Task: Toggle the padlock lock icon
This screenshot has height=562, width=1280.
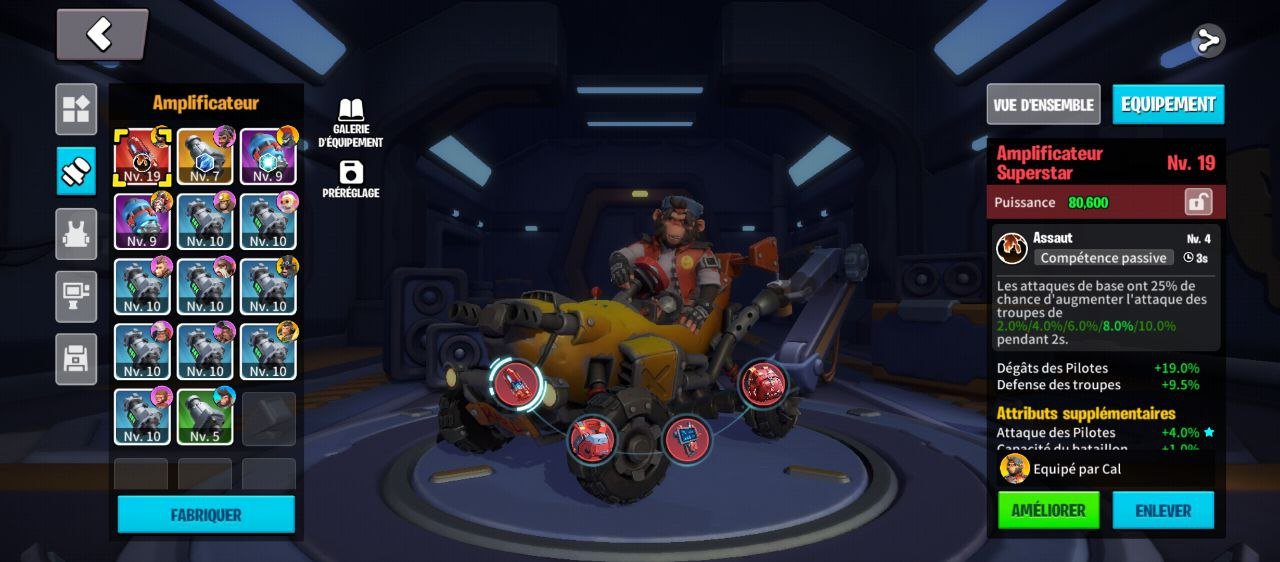Action: pyautogui.click(x=1199, y=202)
